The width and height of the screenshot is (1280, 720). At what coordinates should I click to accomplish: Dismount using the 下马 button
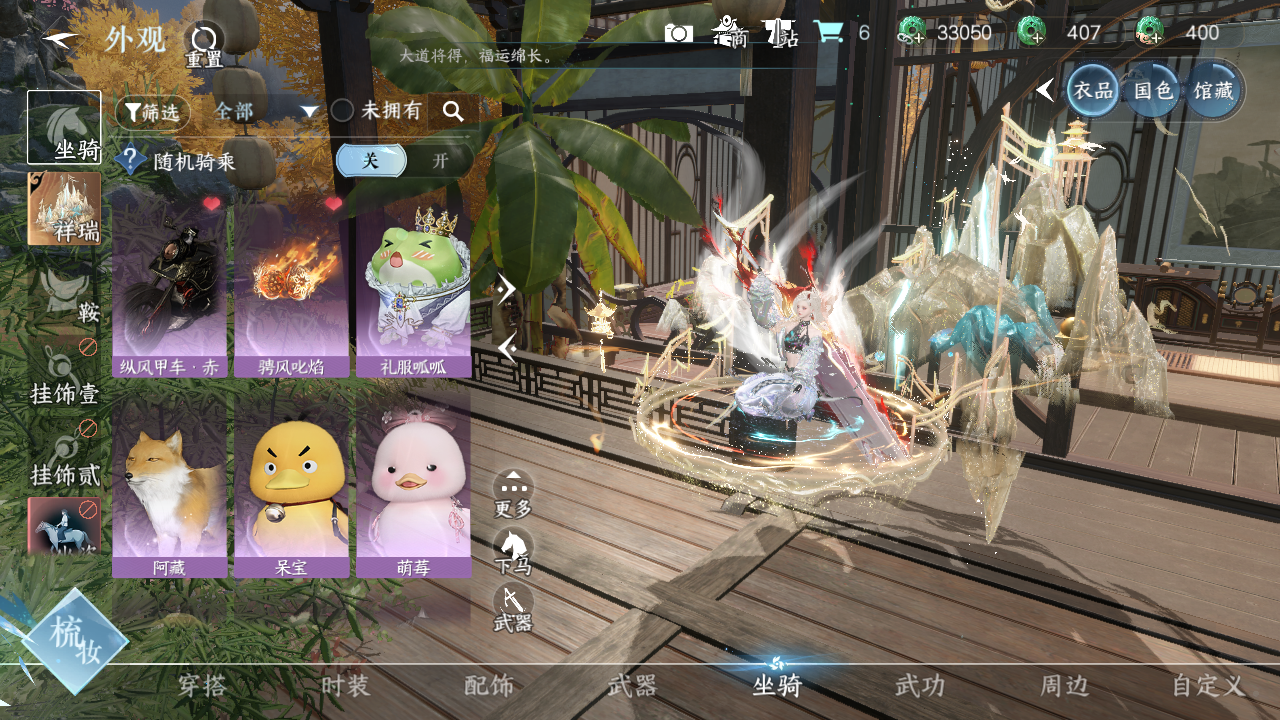coord(513,550)
